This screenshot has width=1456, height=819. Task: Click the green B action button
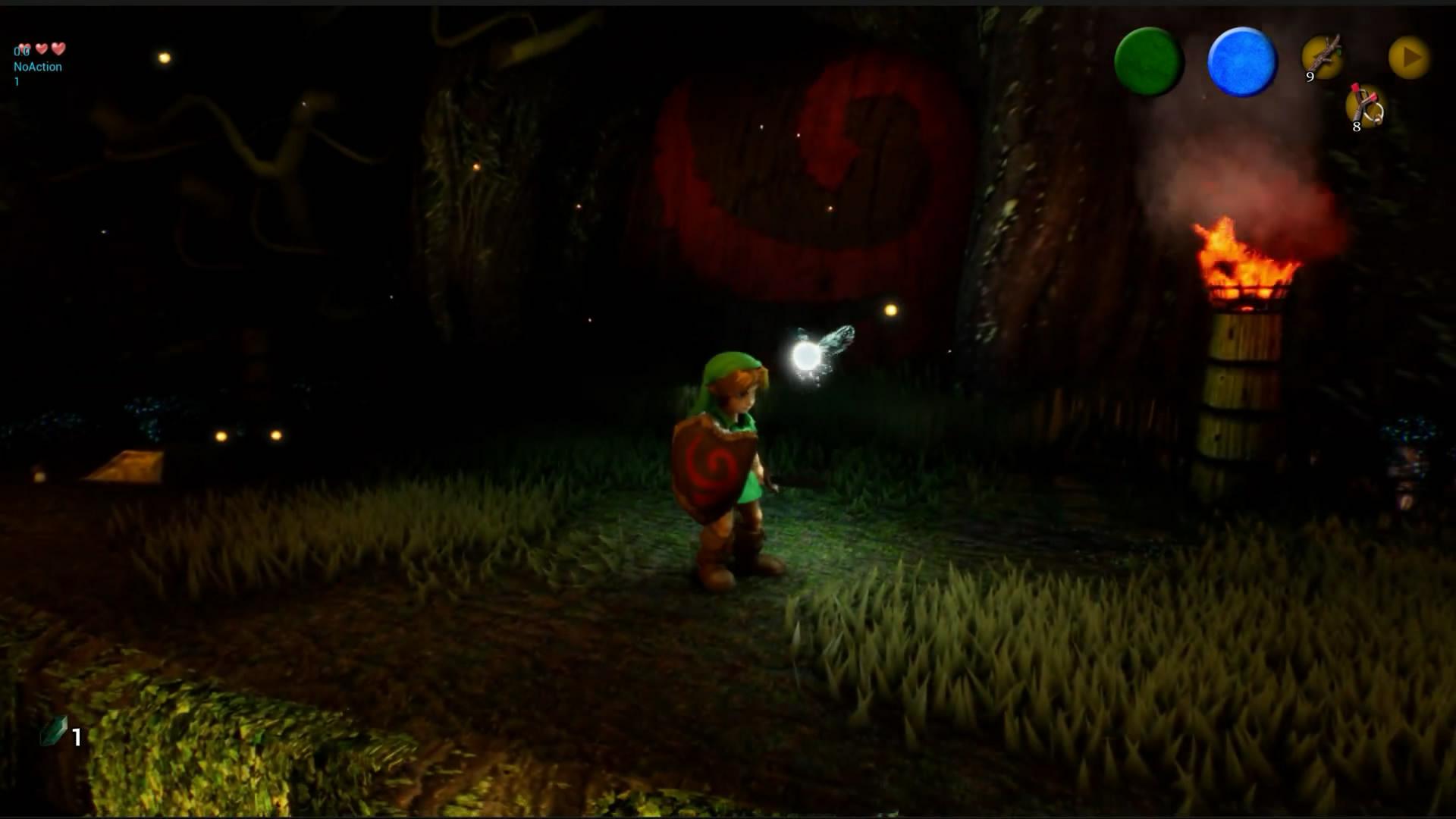(x=1149, y=61)
